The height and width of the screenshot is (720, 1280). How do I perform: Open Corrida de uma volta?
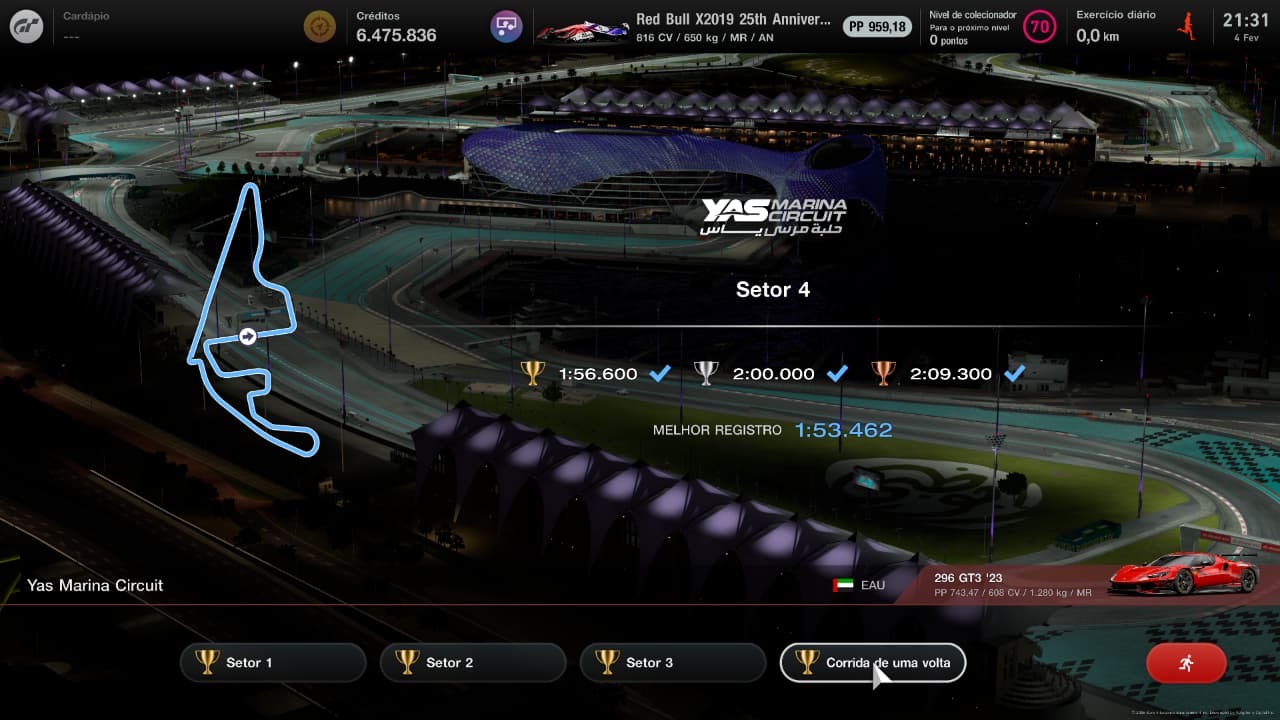[872, 662]
